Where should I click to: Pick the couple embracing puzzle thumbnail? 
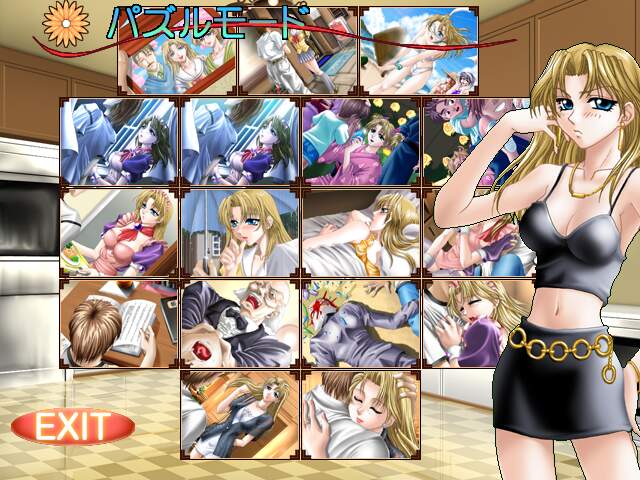click(361, 414)
